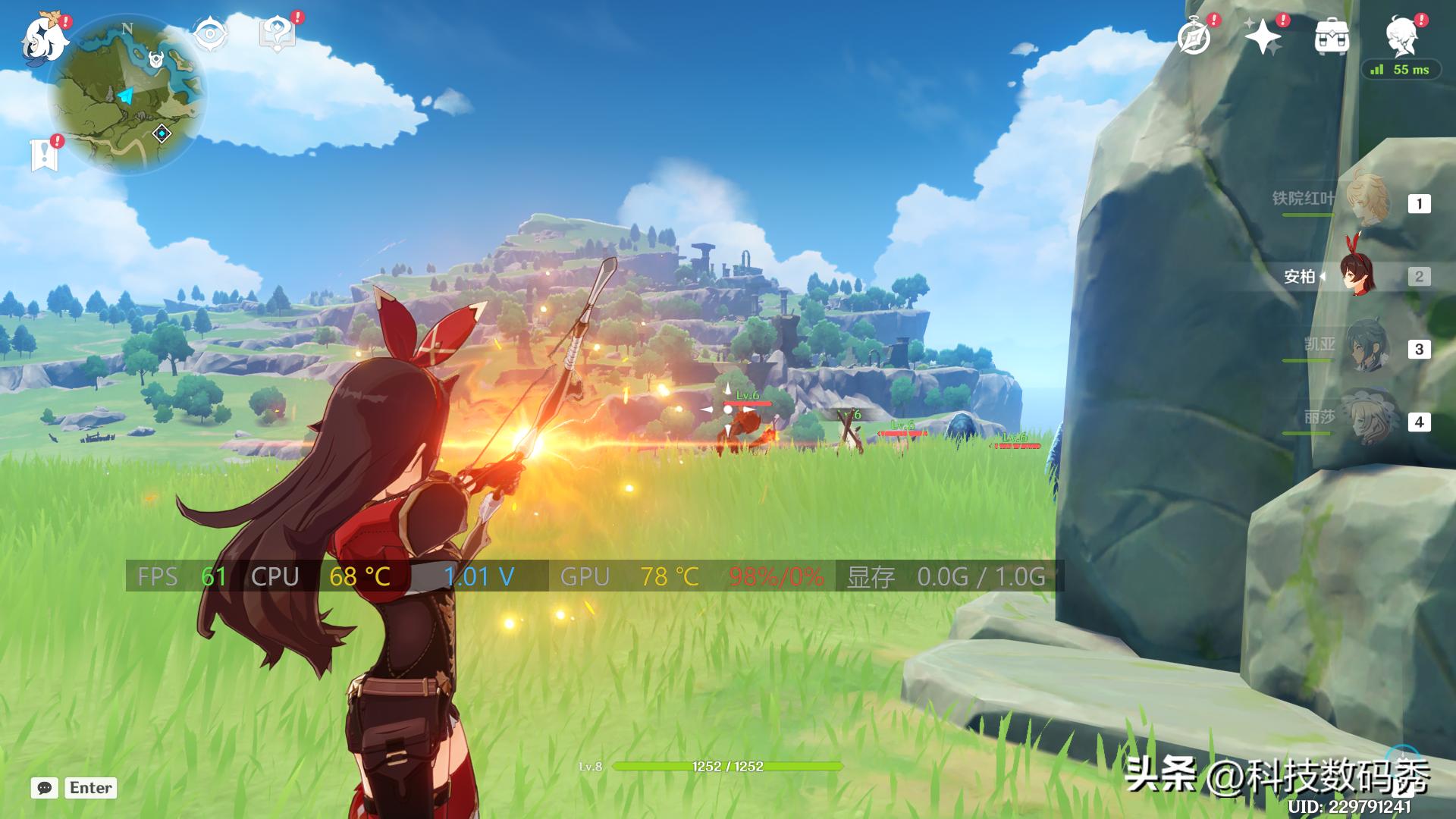Open the character screen silhouette icon
Screen dimensions: 1456x819
pyautogui.click(x=1401, y=36)
